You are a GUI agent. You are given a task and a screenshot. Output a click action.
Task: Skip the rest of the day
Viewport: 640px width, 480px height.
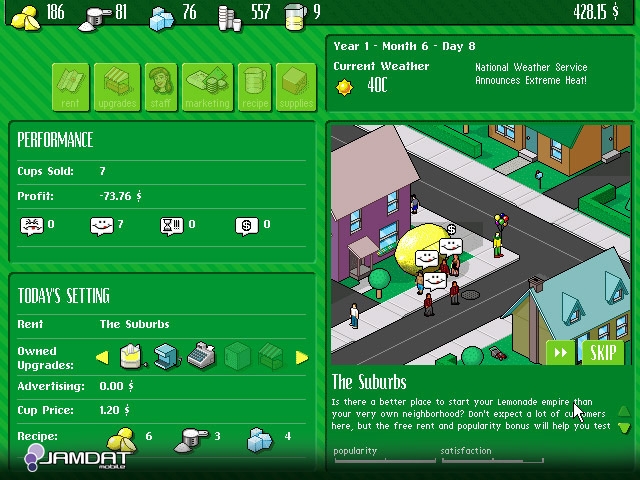[602, 352]
